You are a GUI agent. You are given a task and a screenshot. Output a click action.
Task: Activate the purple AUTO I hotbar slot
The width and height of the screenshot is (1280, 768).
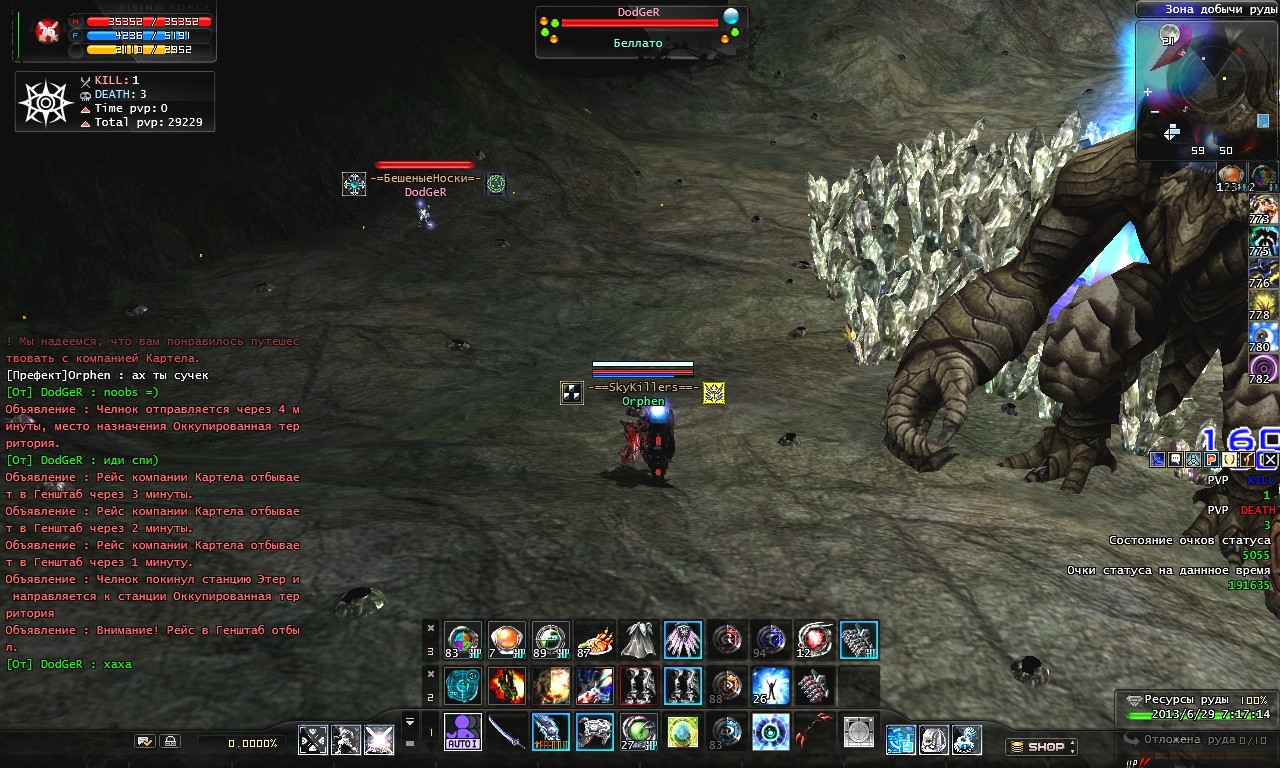463,732
